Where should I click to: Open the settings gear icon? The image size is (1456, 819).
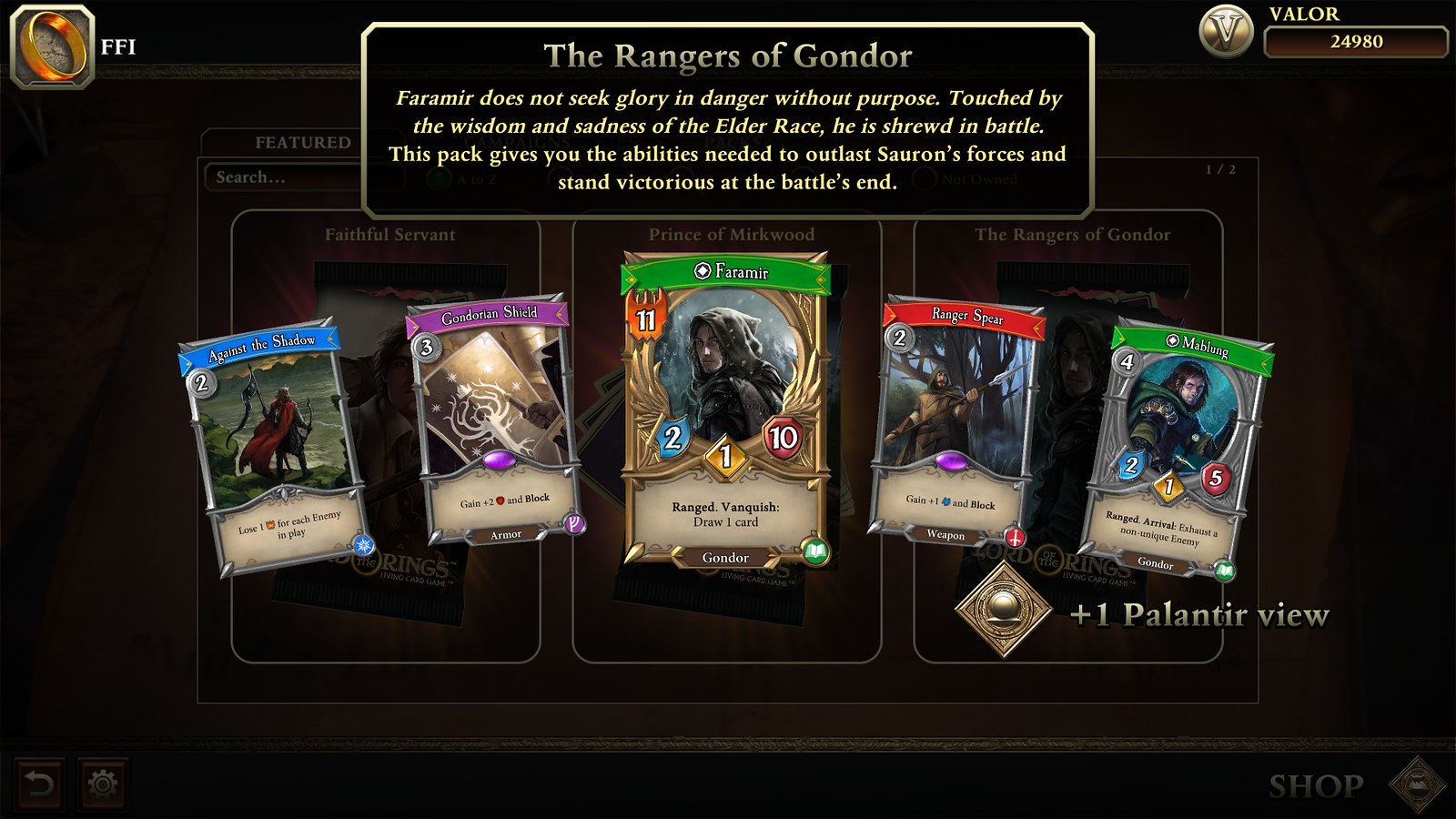tap(100, 781)
